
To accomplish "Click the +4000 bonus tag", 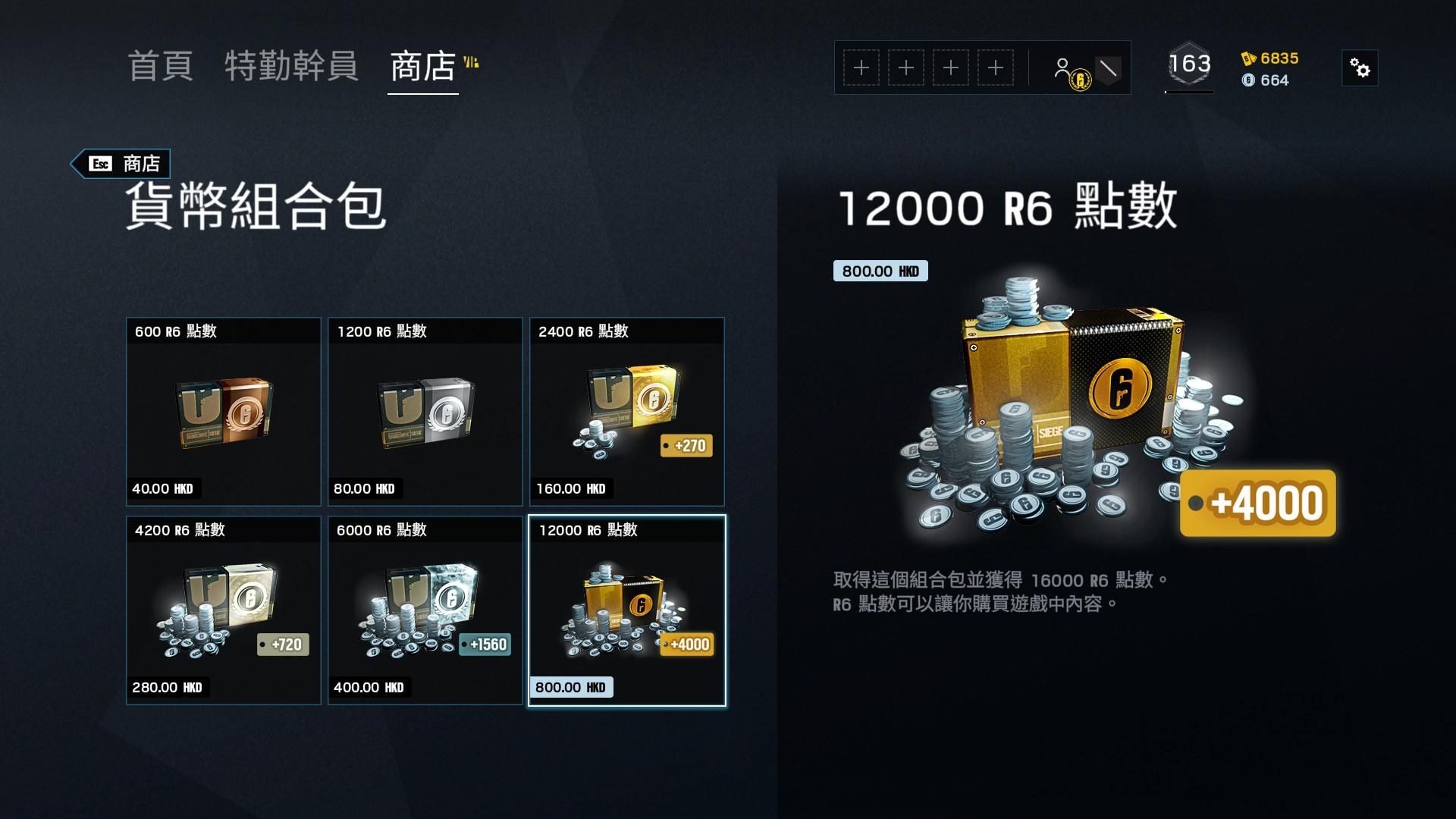I will pos(1257,503).
